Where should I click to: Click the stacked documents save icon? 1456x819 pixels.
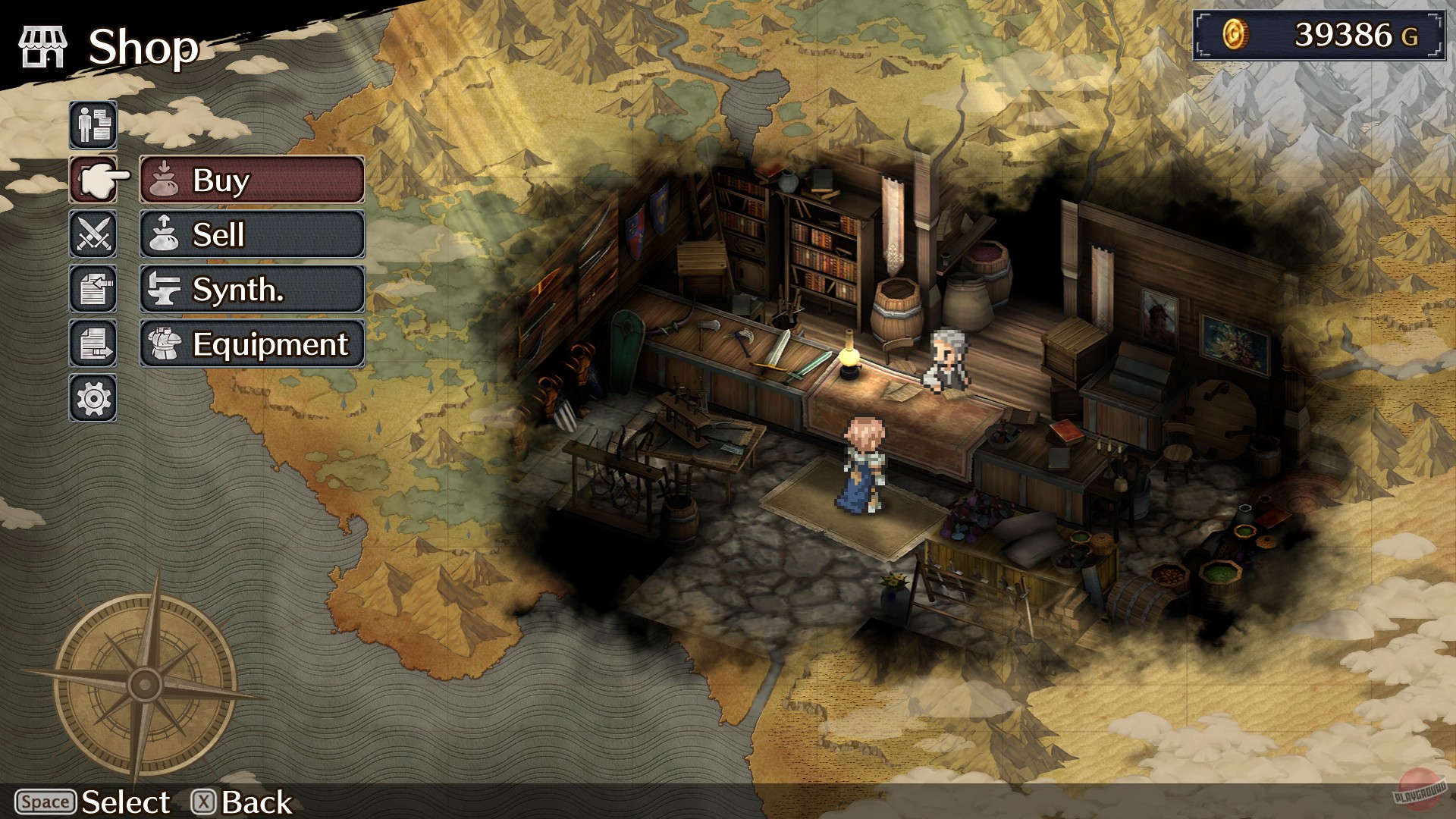tap(93, 344)
